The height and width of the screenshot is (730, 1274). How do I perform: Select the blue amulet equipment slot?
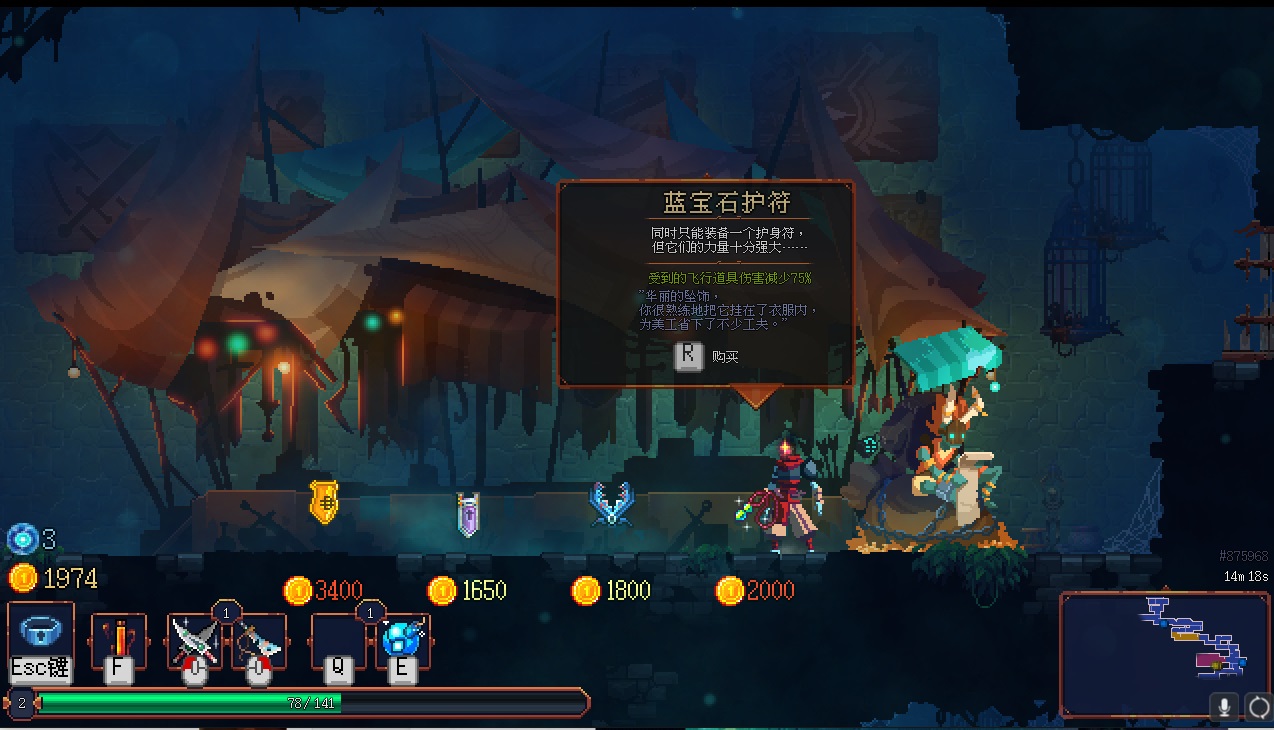tap(41, 635)
